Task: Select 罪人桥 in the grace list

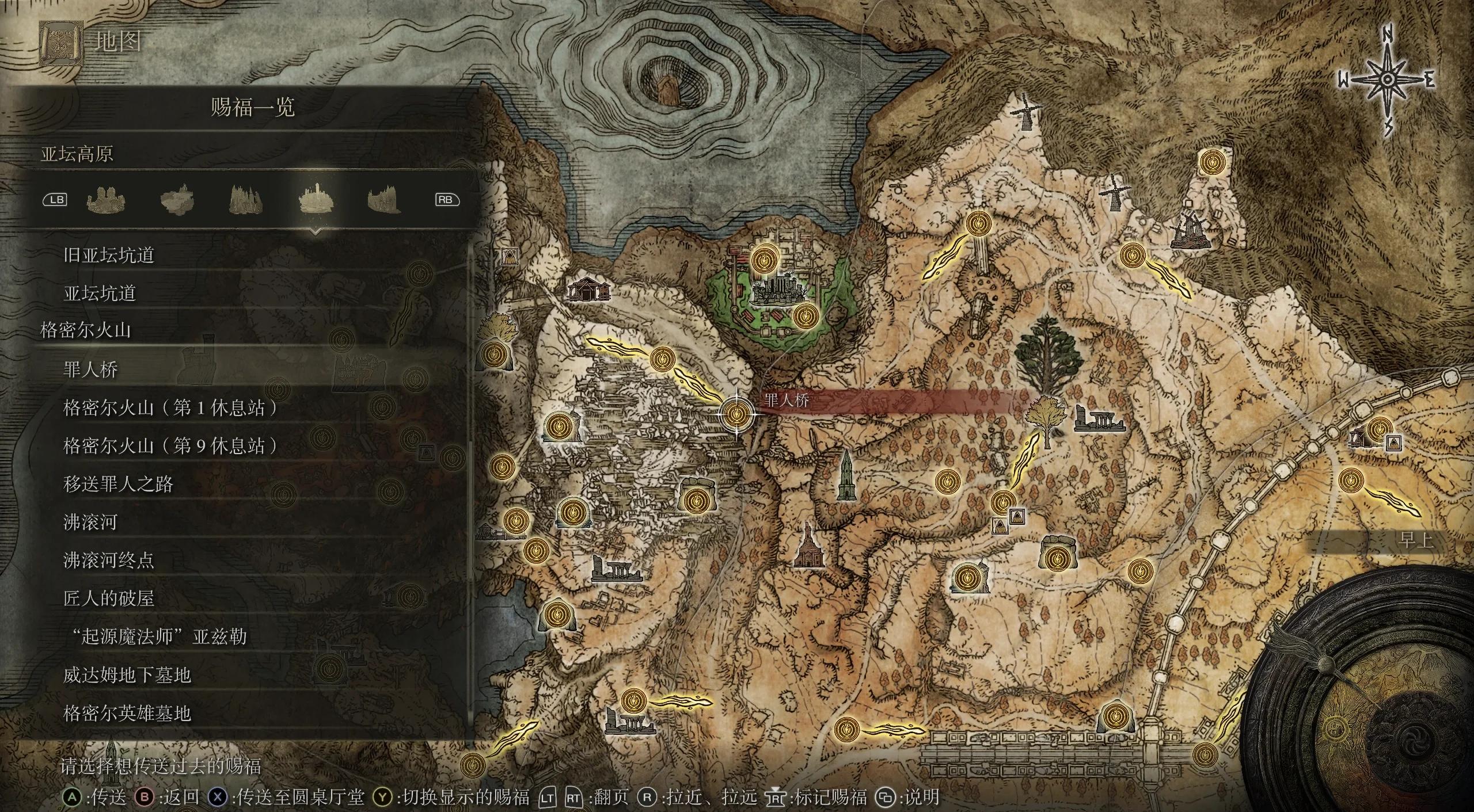Action: [x=91, y=369]
